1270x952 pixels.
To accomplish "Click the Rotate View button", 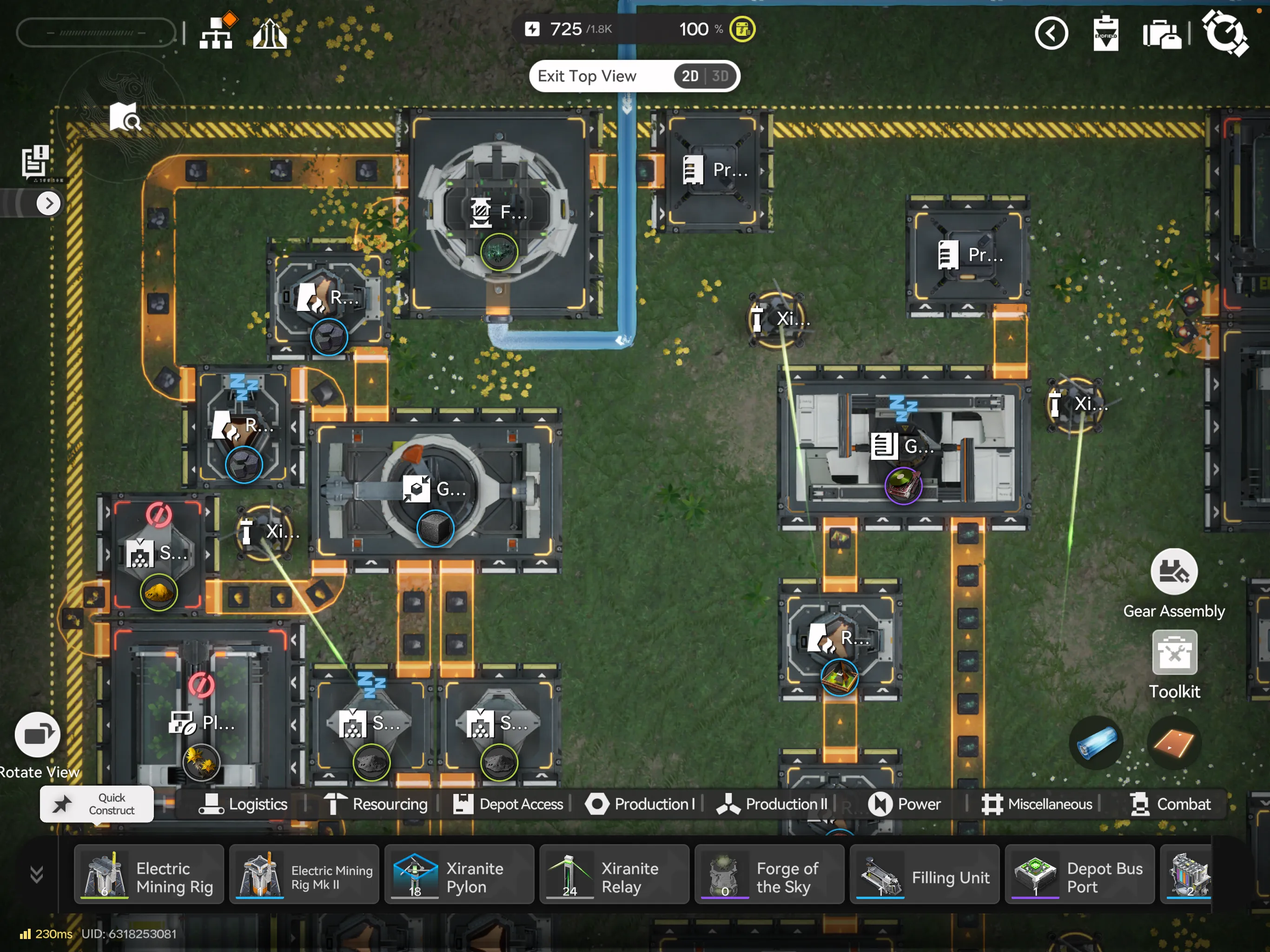I will [x=38, y=735].
